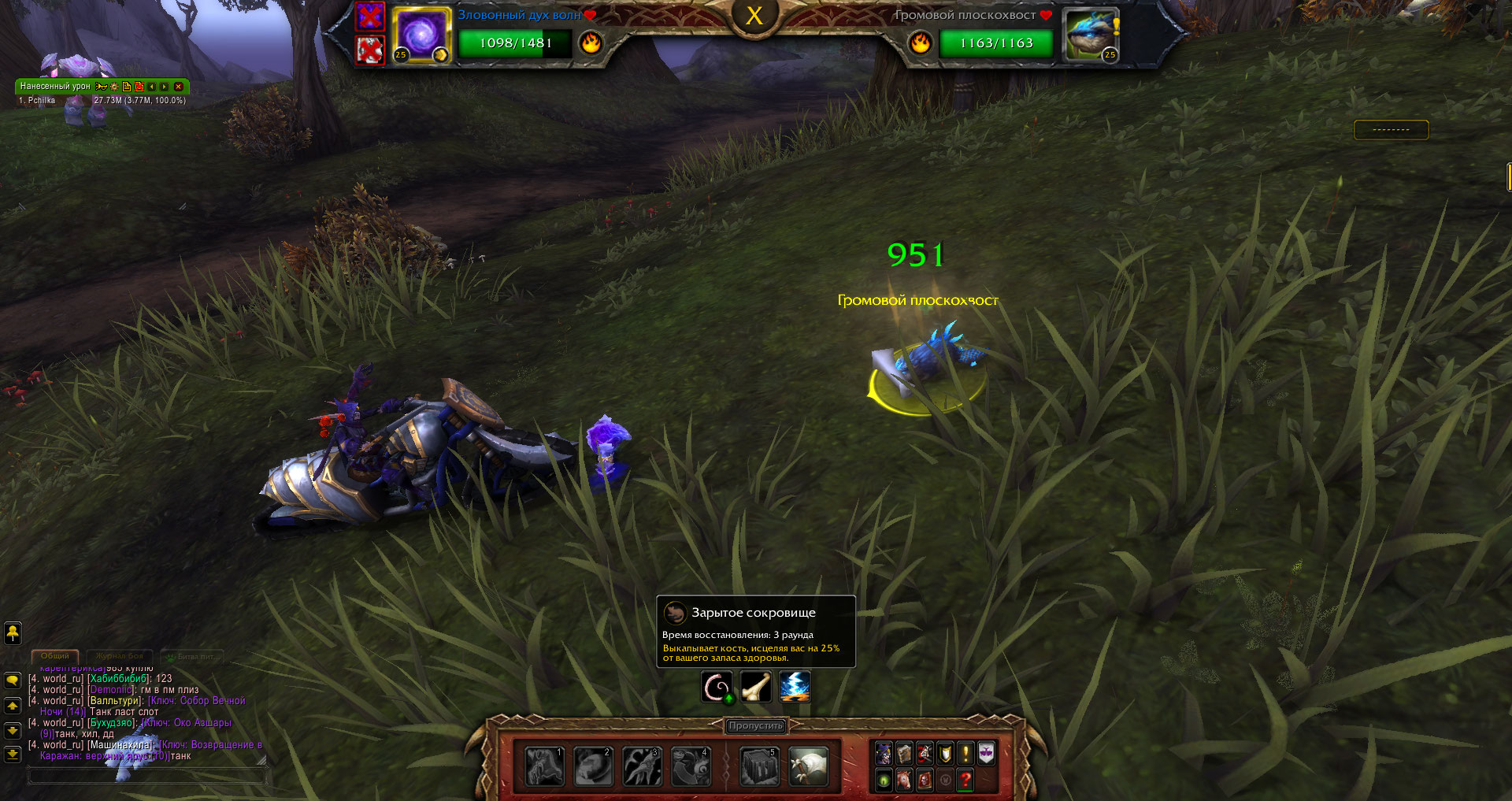The image size is (1512, 801).
Task: Jump chat to the newest message
Action: tap(13, 755)
